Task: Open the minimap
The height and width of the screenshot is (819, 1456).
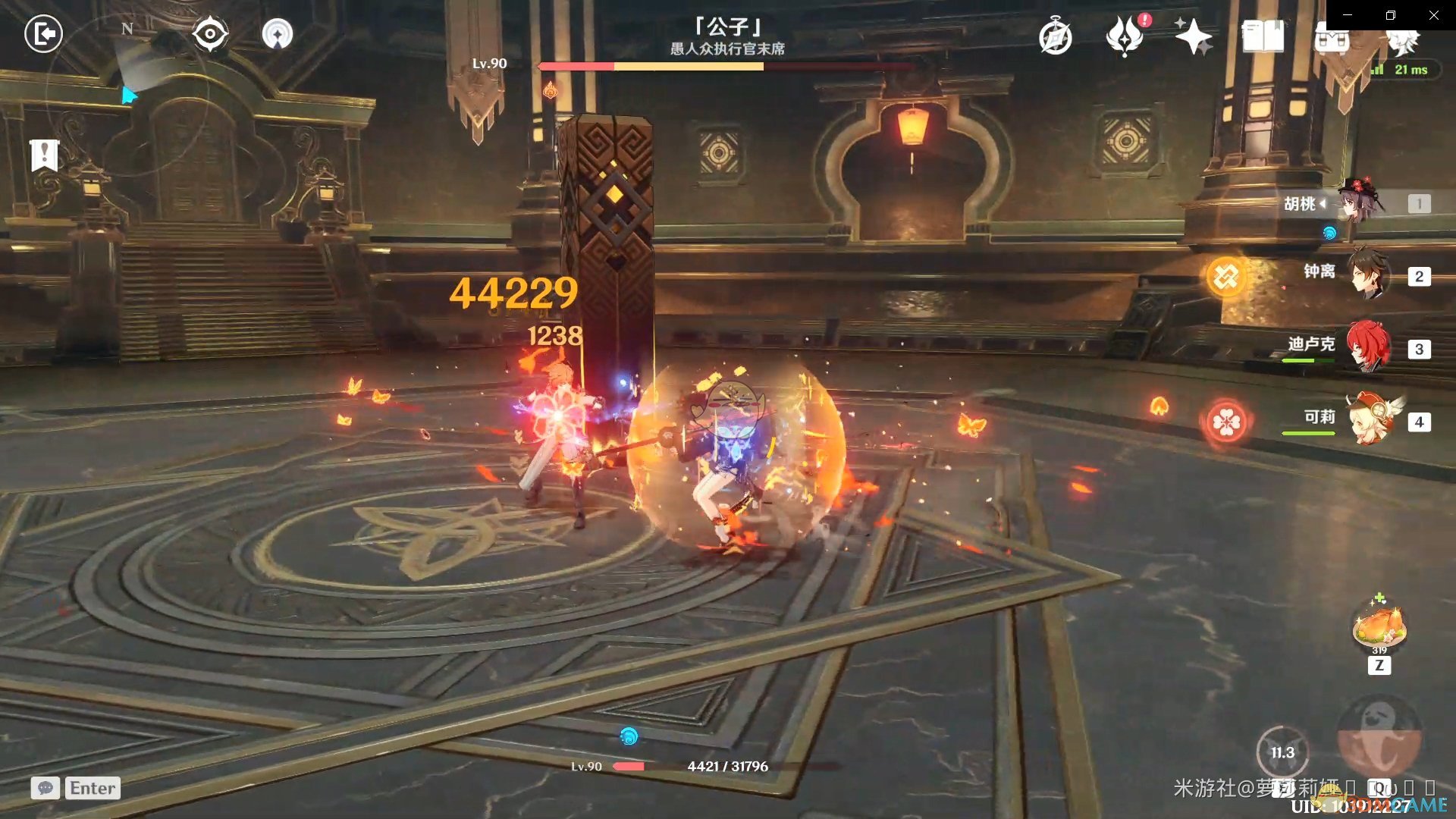Action: 127,95
